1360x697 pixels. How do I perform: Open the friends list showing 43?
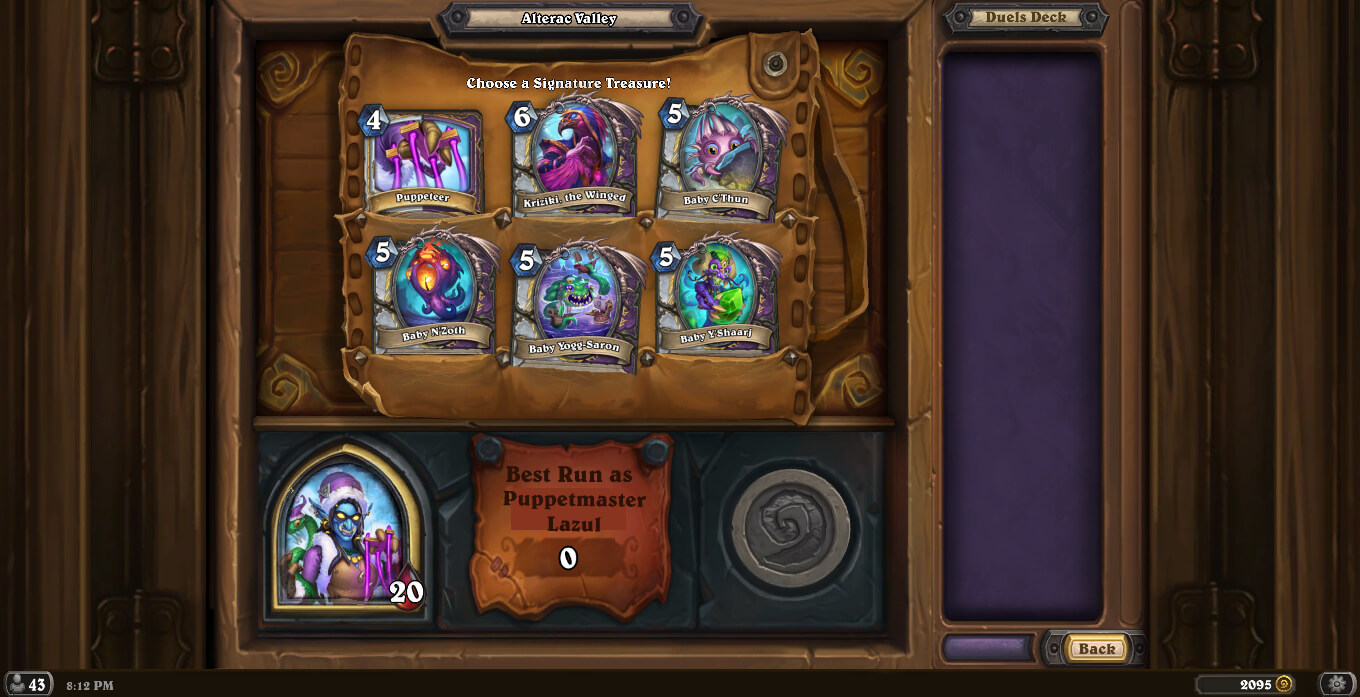click(x=27, y=685)
